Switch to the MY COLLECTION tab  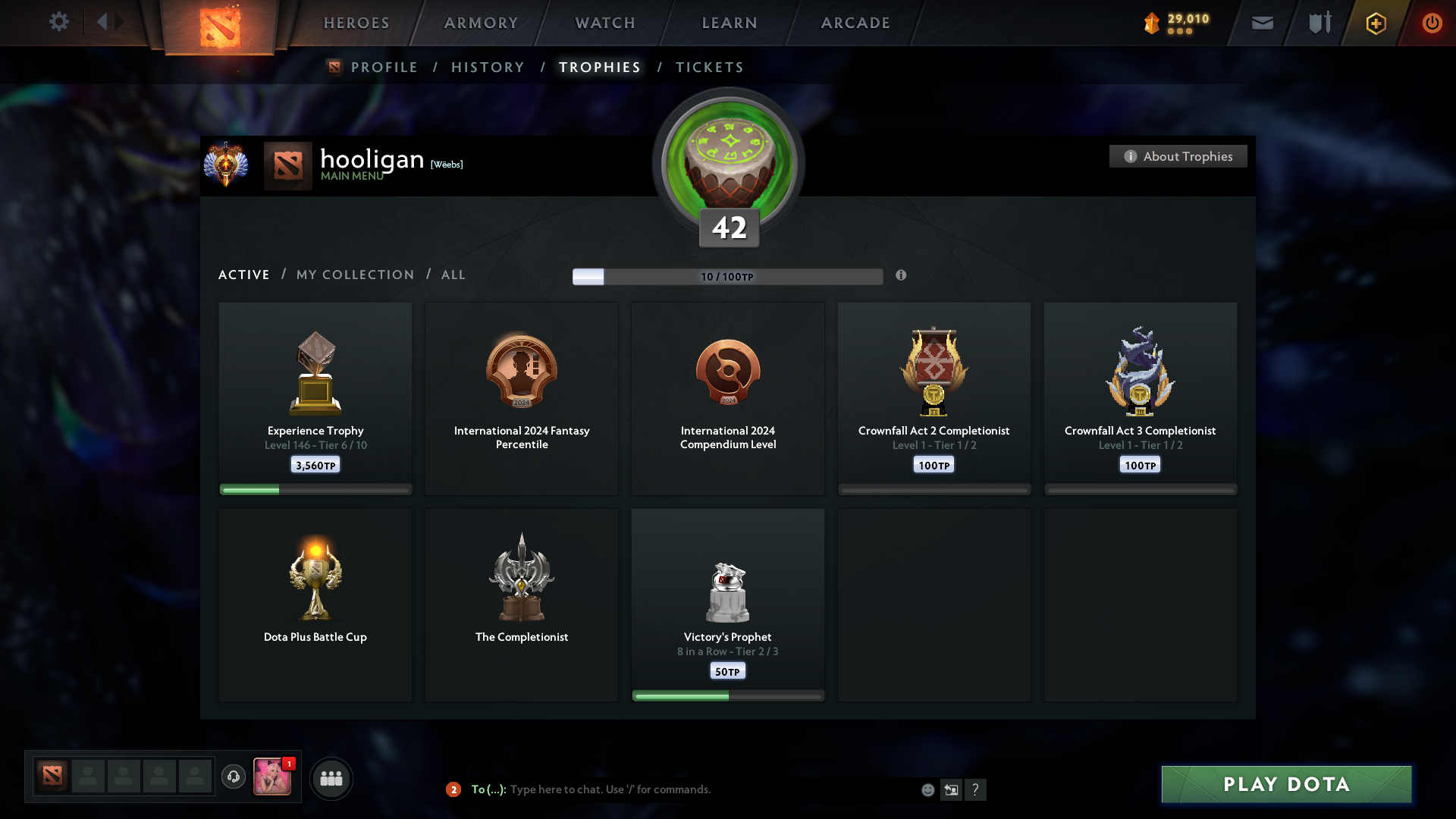pyautogui.click(x=354, y=275)
